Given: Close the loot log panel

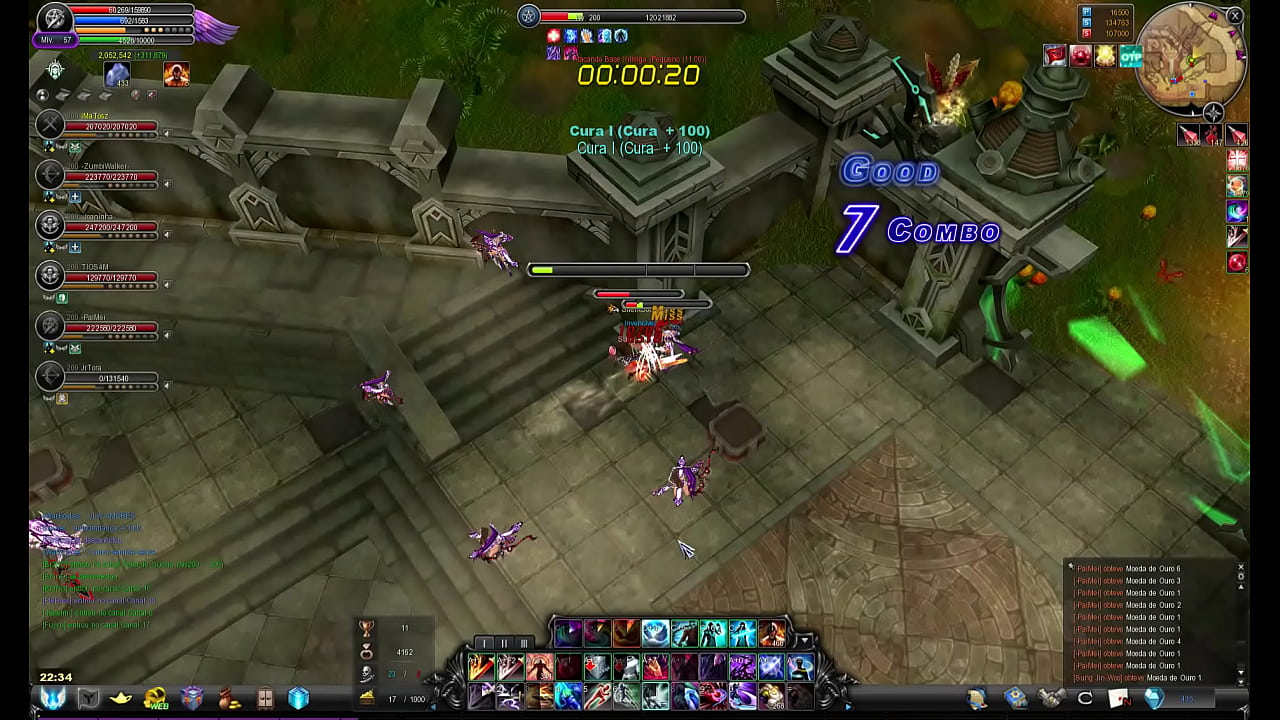Looking at the screenshot, I should (1241, 568).
